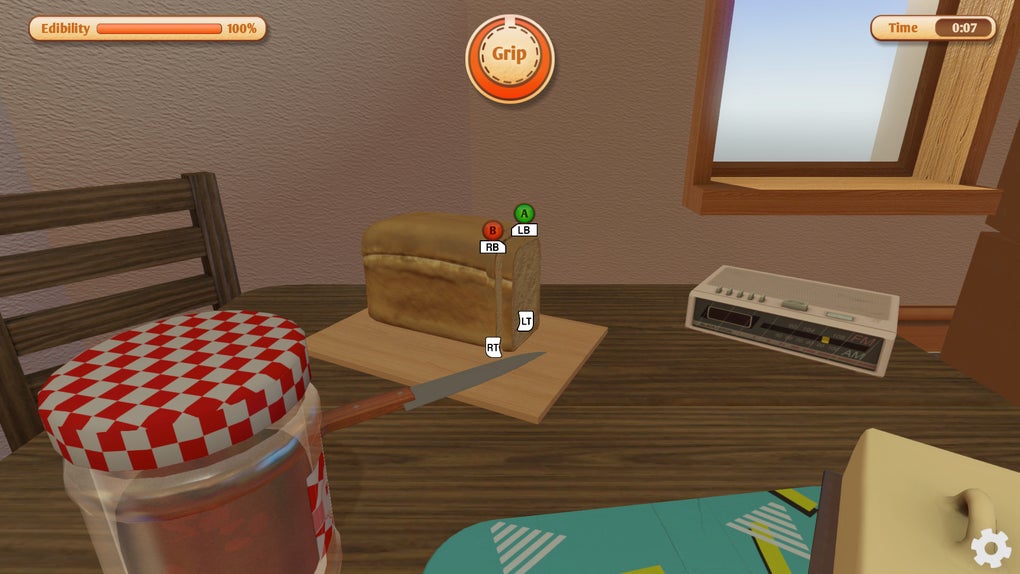Open settings with the gear icon

click(990, 547)
